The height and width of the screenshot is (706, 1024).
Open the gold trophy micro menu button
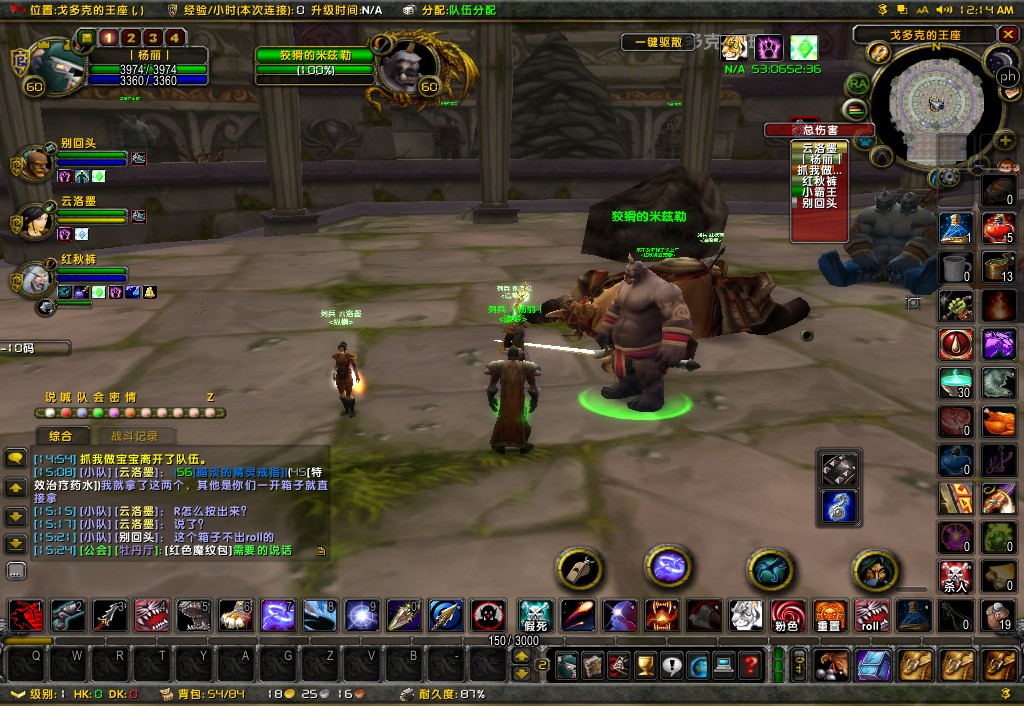point(645,665)
